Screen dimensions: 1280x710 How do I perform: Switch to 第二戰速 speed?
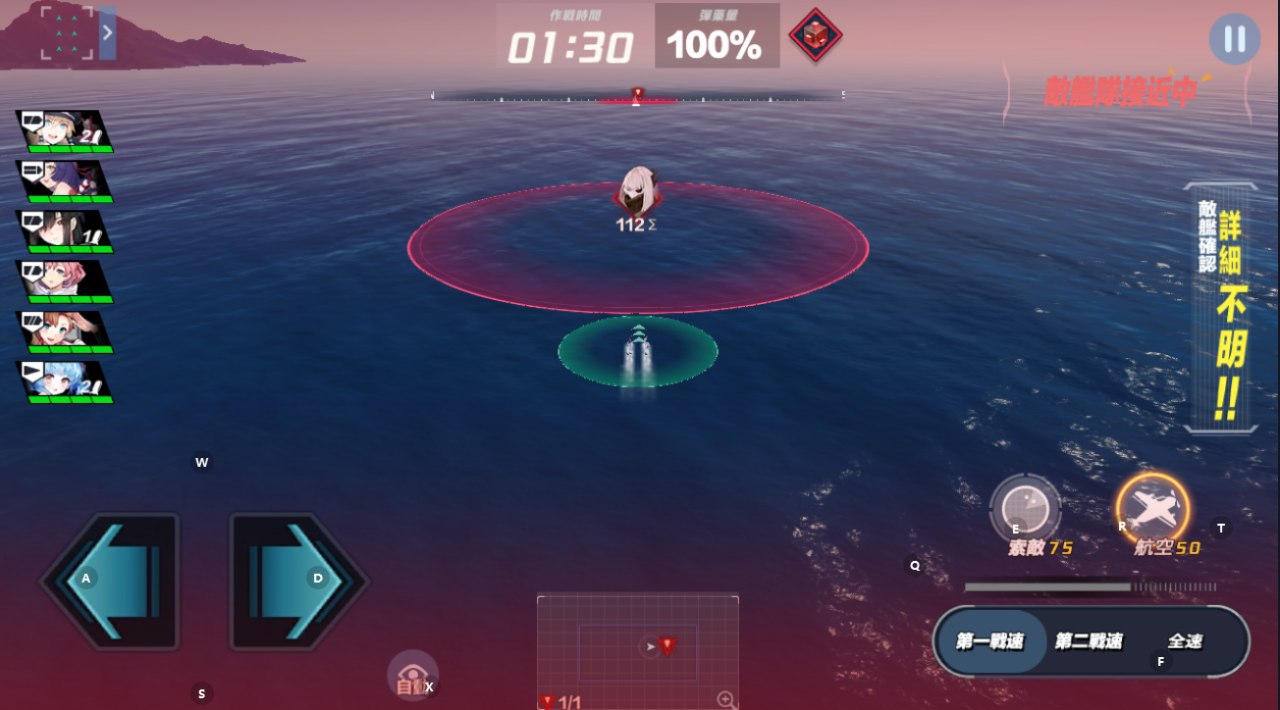tap(1088, 641)
